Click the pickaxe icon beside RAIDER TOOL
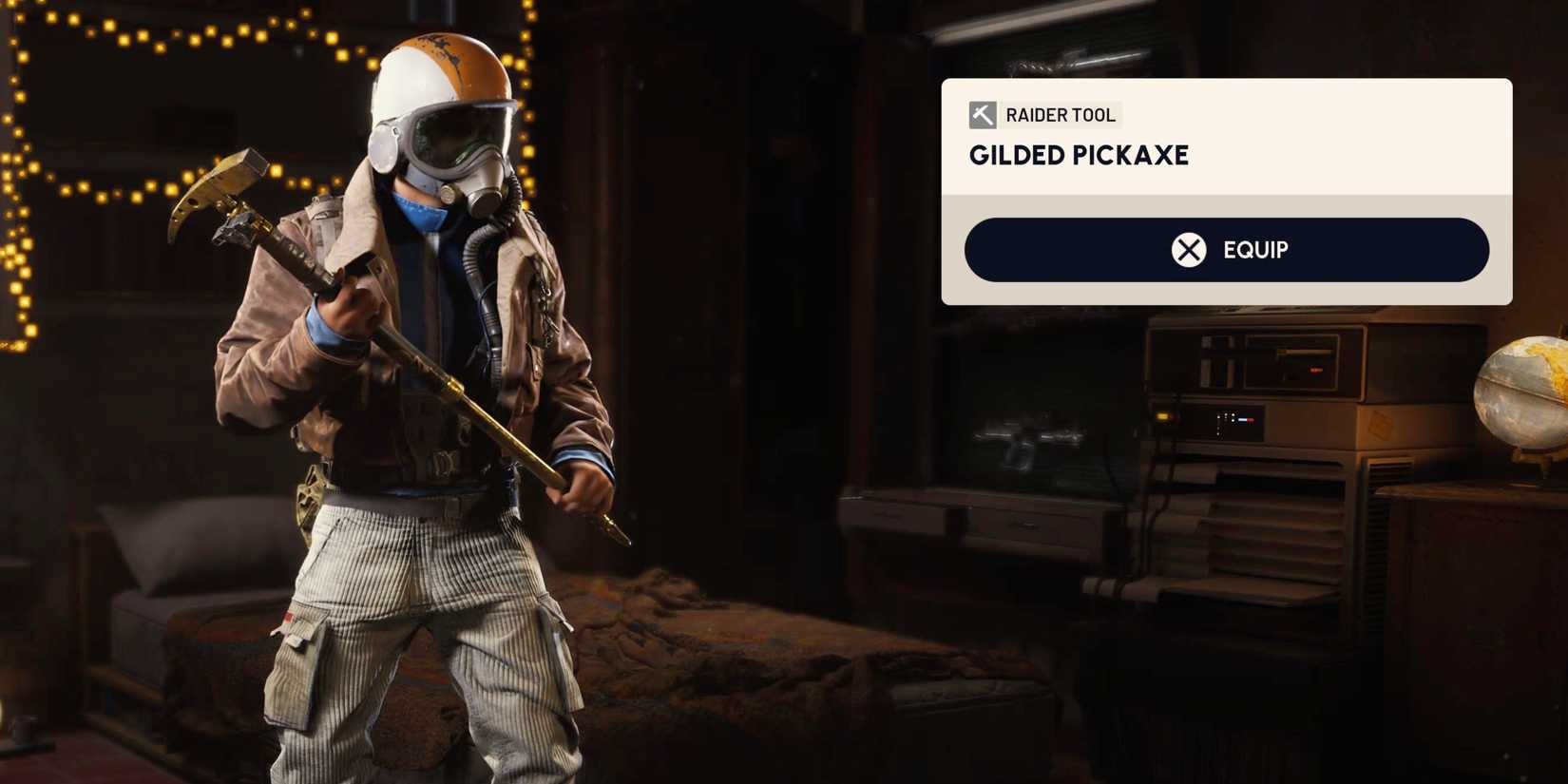The image size is (1568, 784). point(981,115)
